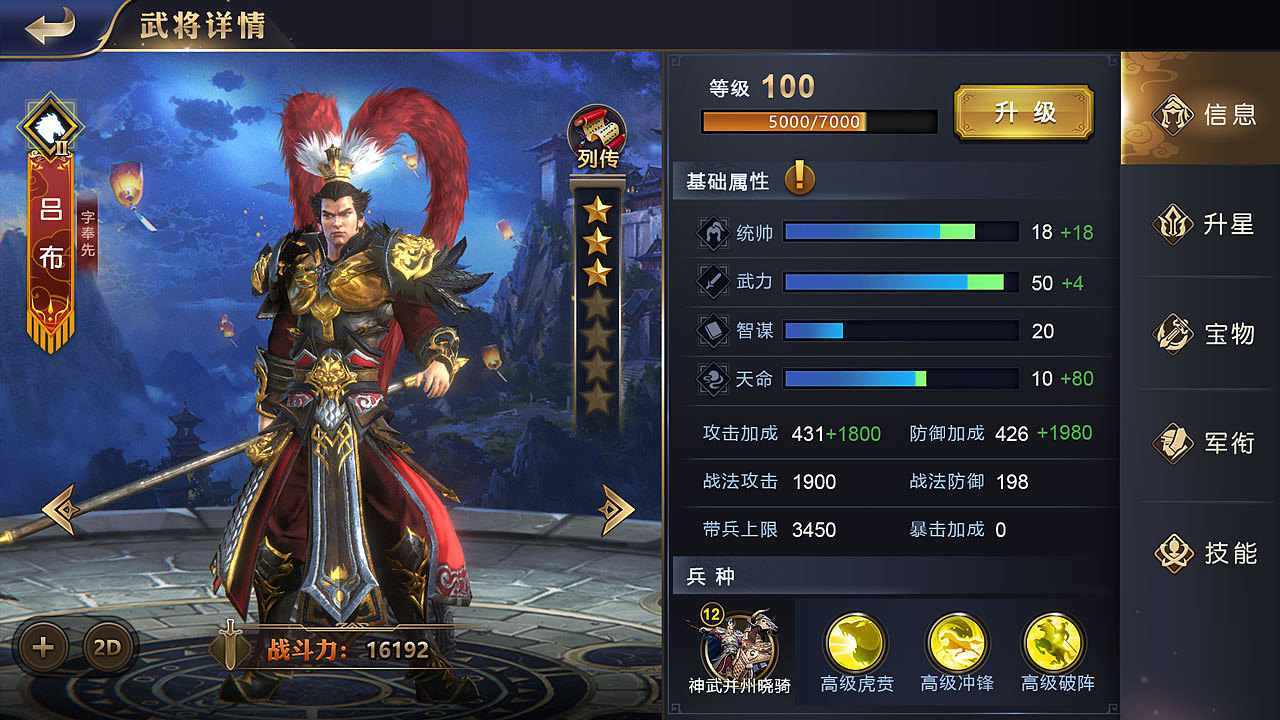Click the 智谋 intelligence attribute icon

(x=713, y=331)
